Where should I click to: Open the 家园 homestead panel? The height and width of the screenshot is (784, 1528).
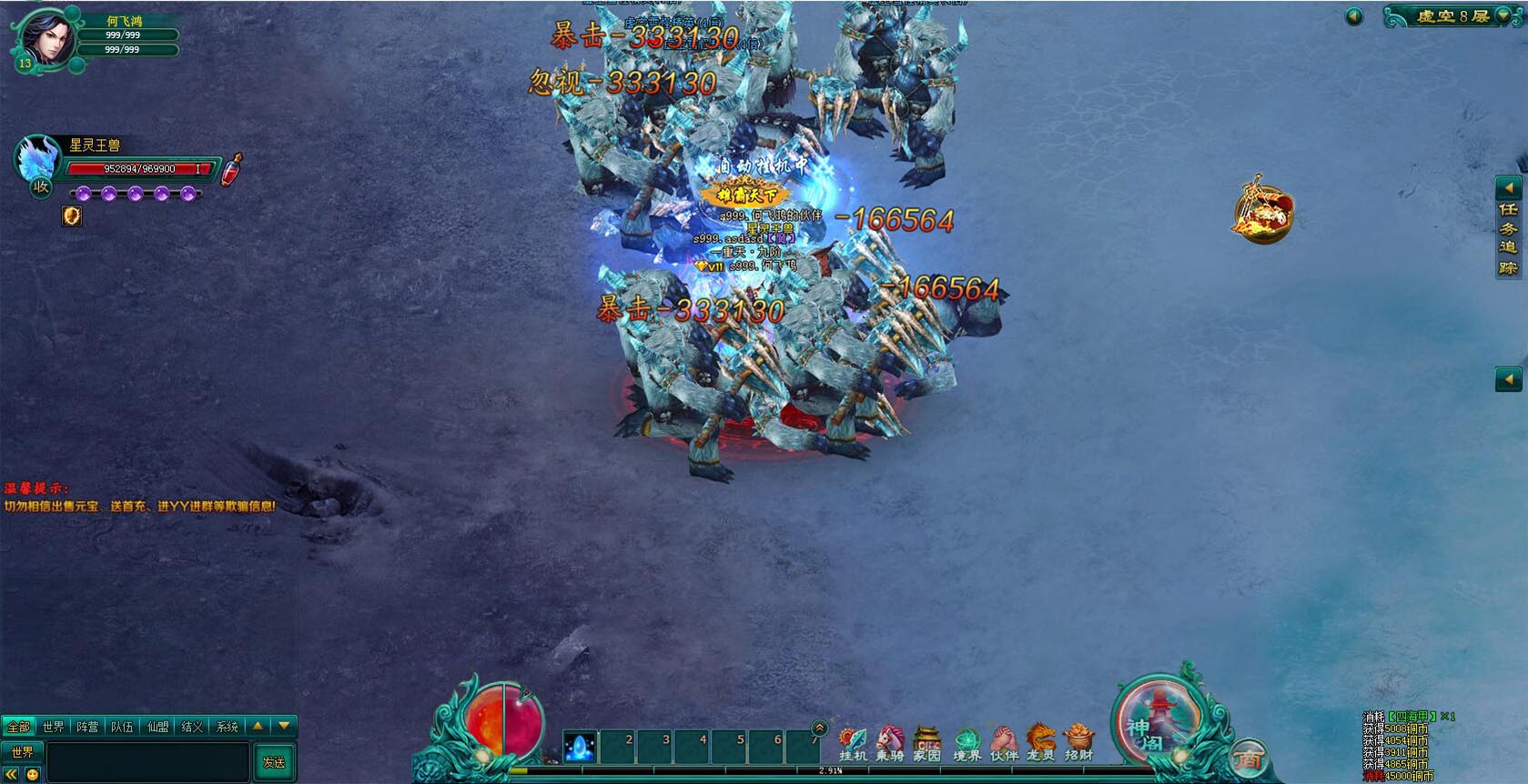click(x=926, y=742)
